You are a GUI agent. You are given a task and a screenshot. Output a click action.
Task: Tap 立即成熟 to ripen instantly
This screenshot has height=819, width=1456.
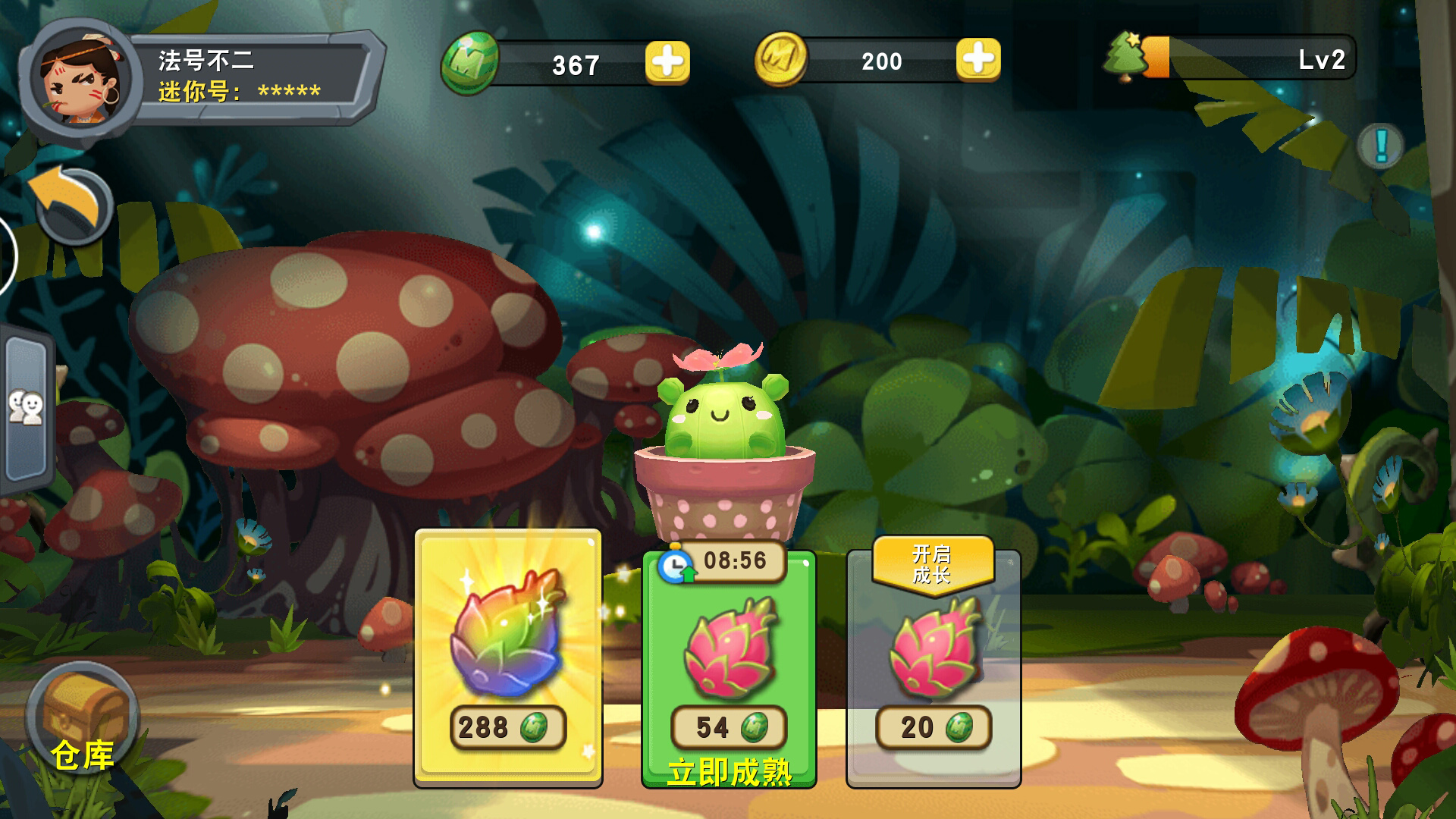click(x=729, y=772)
